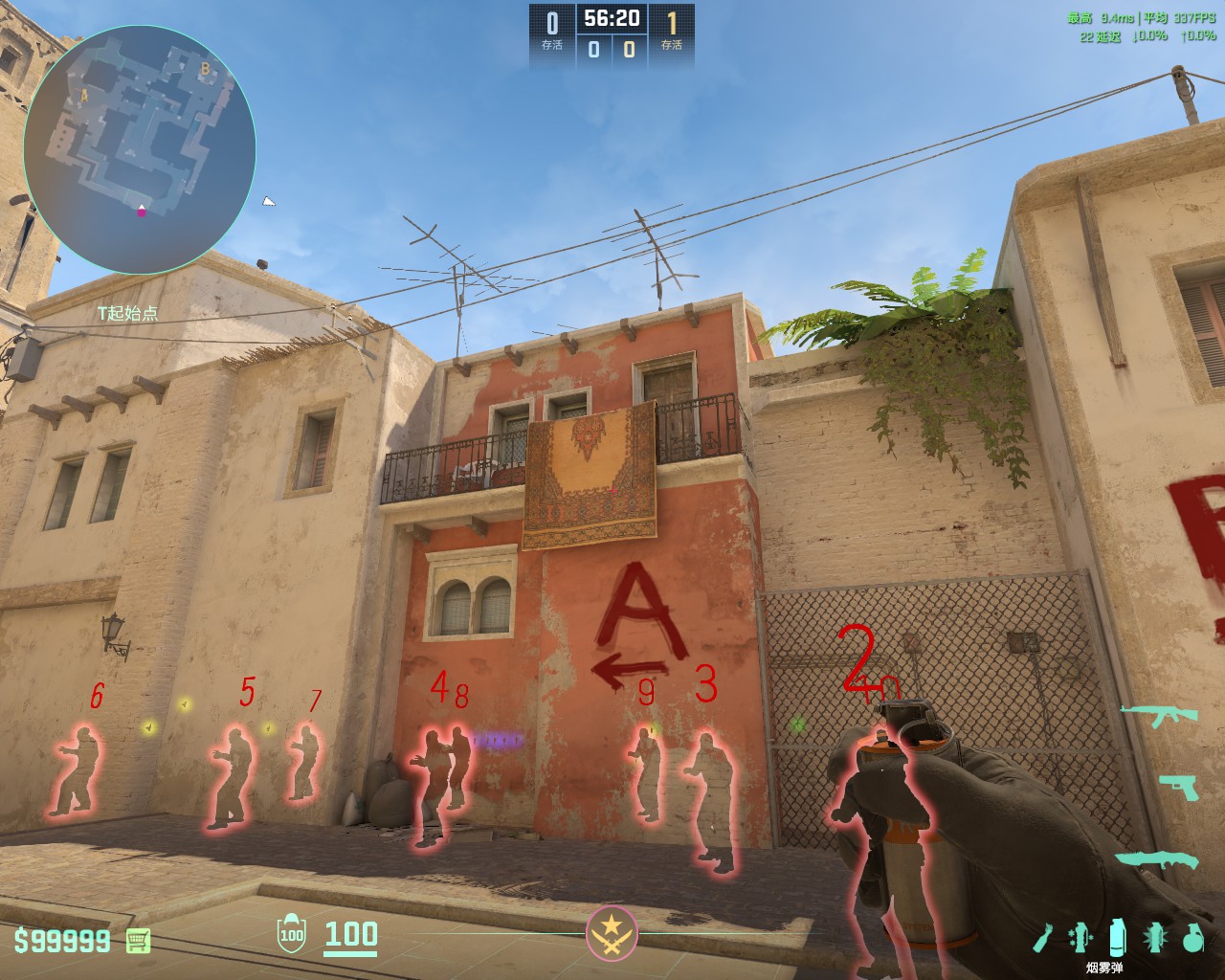
Task: Choose the HE grenade icon
Action: 1192,938
